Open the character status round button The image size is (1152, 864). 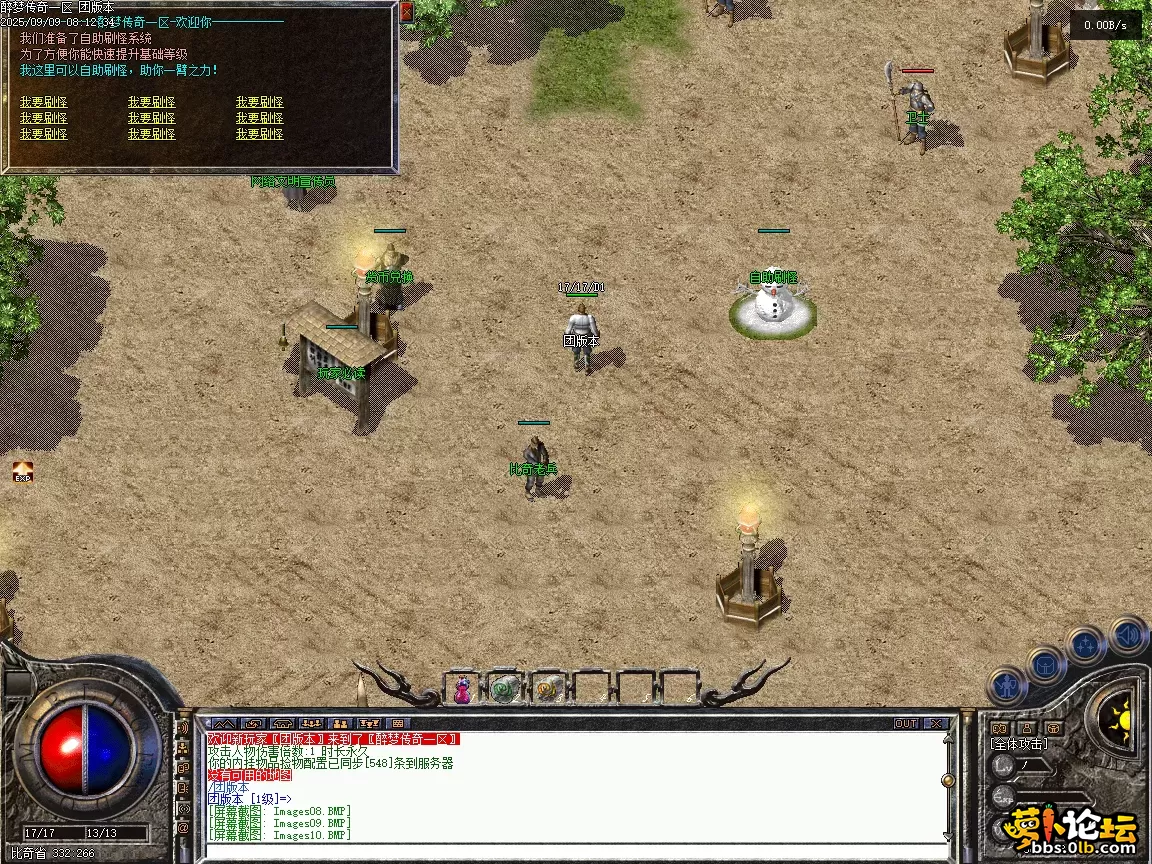(x=1007, y=686)
